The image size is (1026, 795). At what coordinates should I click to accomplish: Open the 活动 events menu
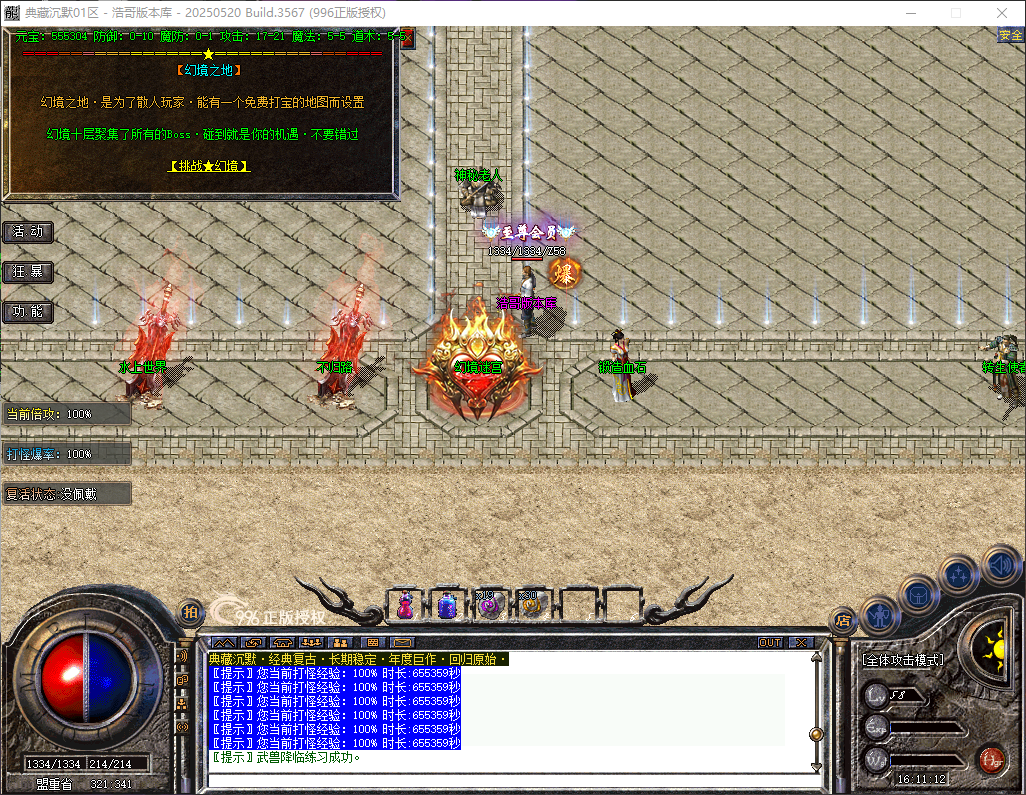tap(28, 232)
